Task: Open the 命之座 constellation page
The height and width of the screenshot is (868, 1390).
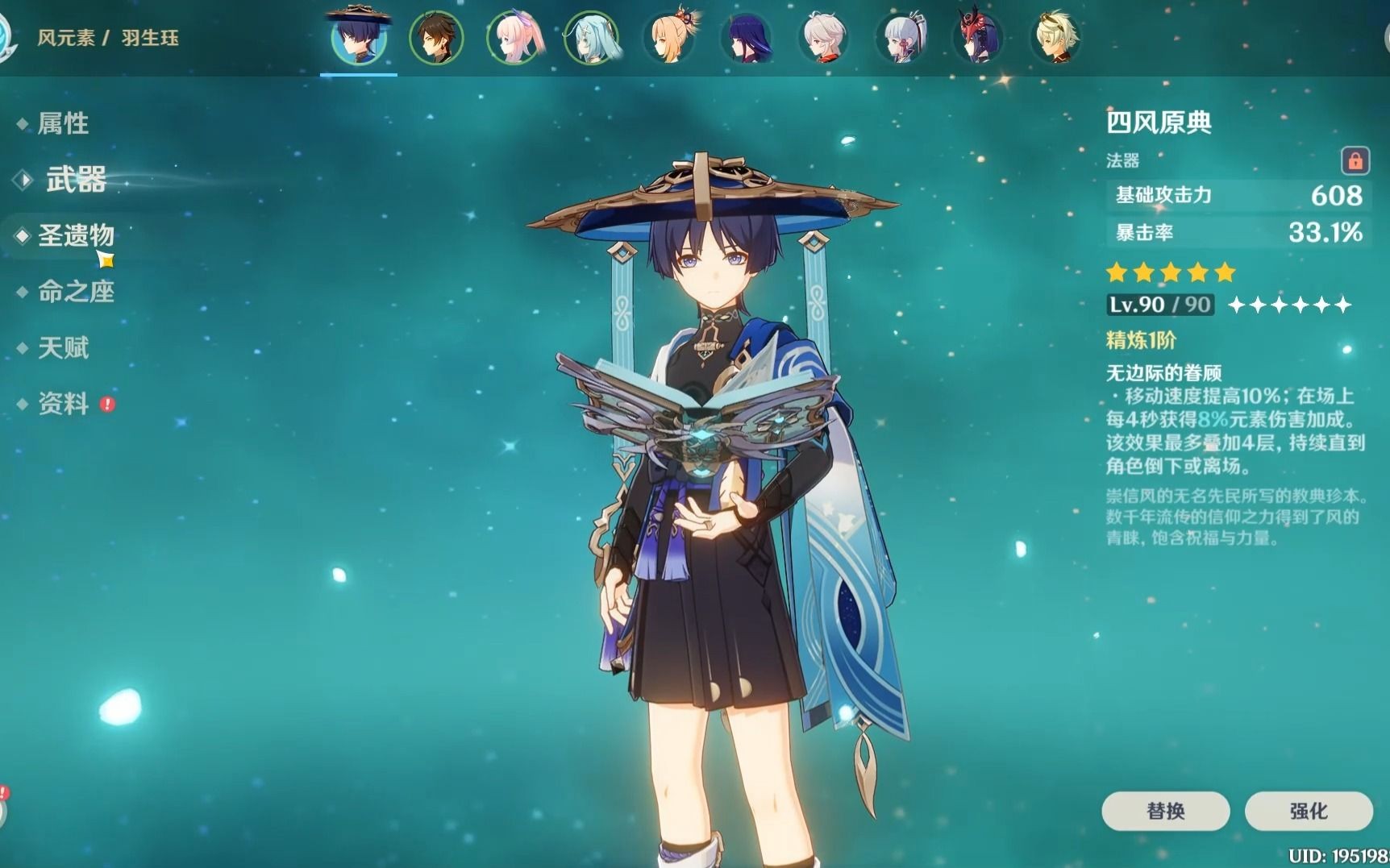Action: coord(76,292)
